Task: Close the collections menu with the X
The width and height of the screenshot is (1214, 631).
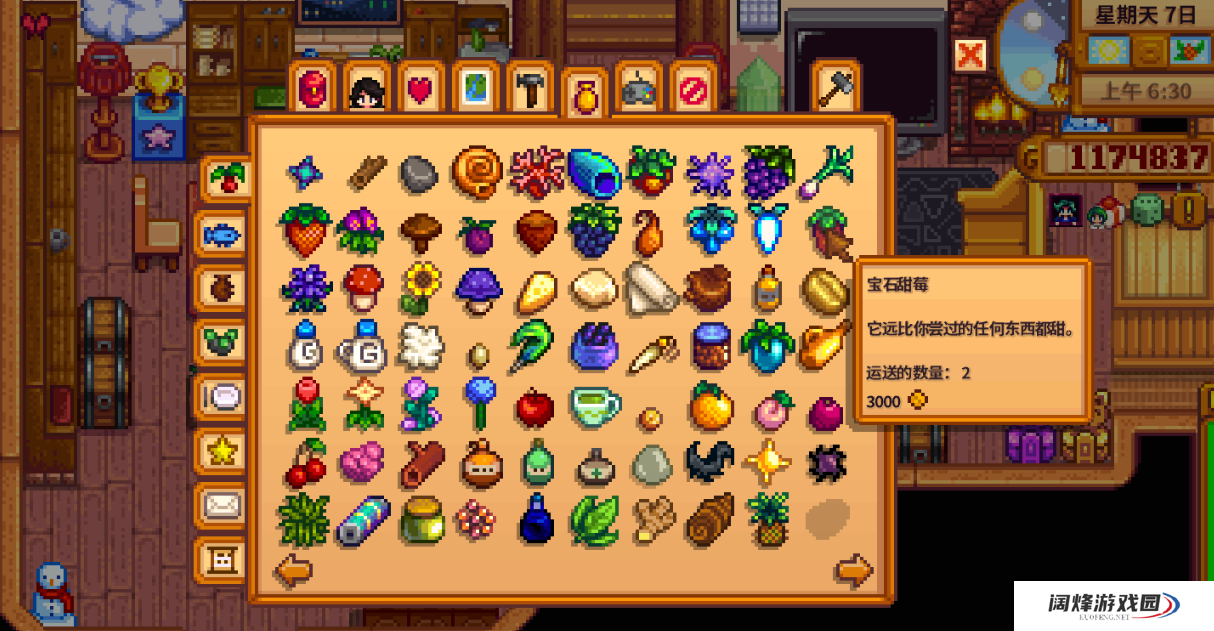Action: click(x=968, y=55)
